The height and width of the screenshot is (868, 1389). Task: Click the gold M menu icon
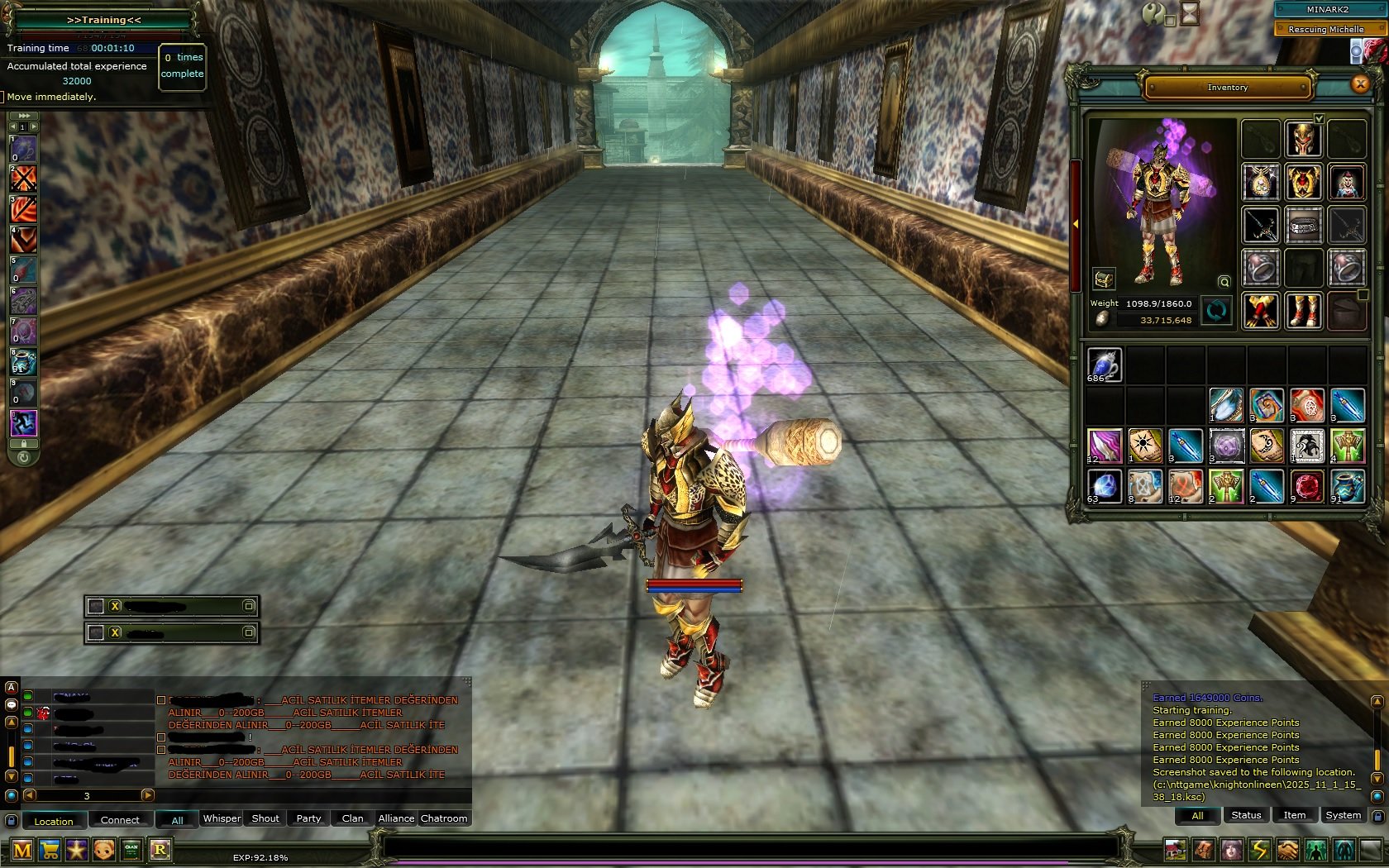[22, 850]
